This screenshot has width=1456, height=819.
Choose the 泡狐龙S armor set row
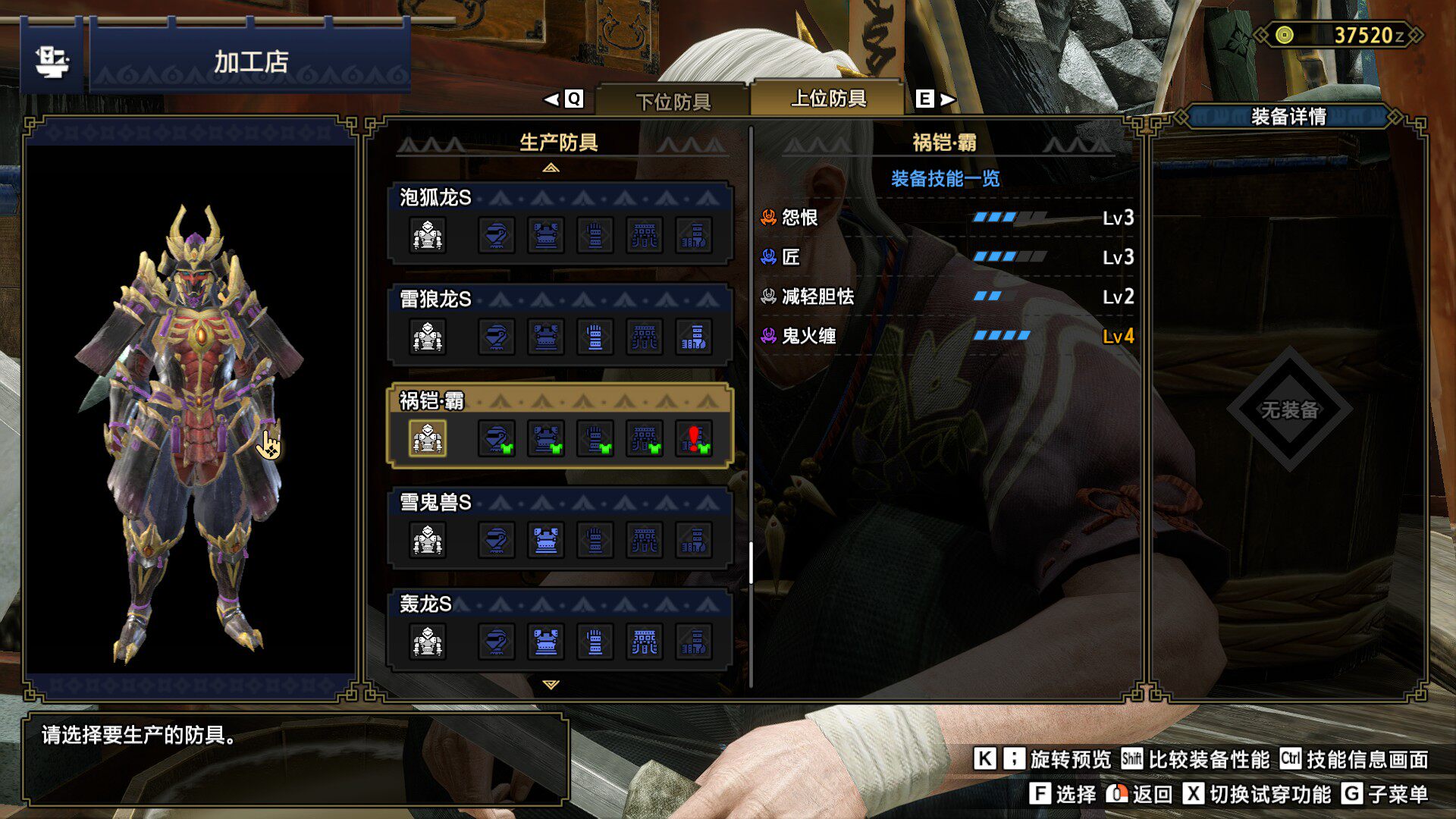[x=560, y=222]
